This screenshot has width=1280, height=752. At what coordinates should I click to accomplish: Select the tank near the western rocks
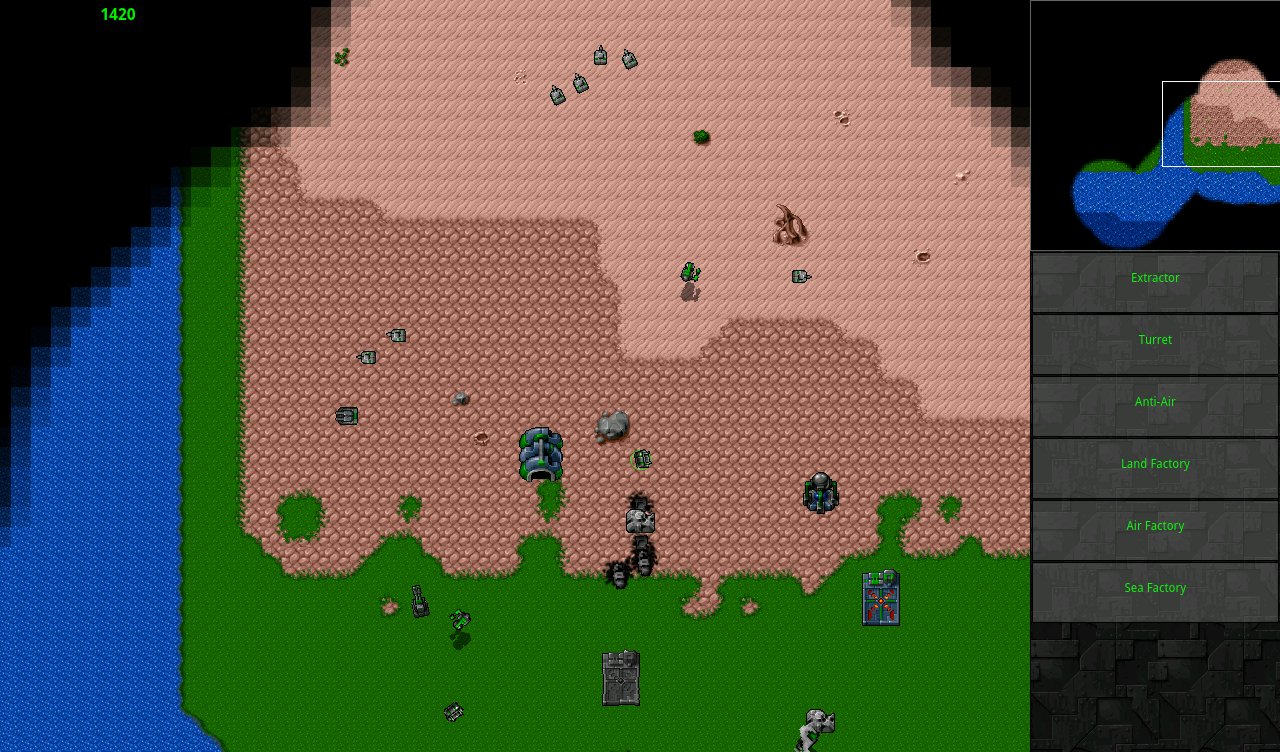click(347, 415)
